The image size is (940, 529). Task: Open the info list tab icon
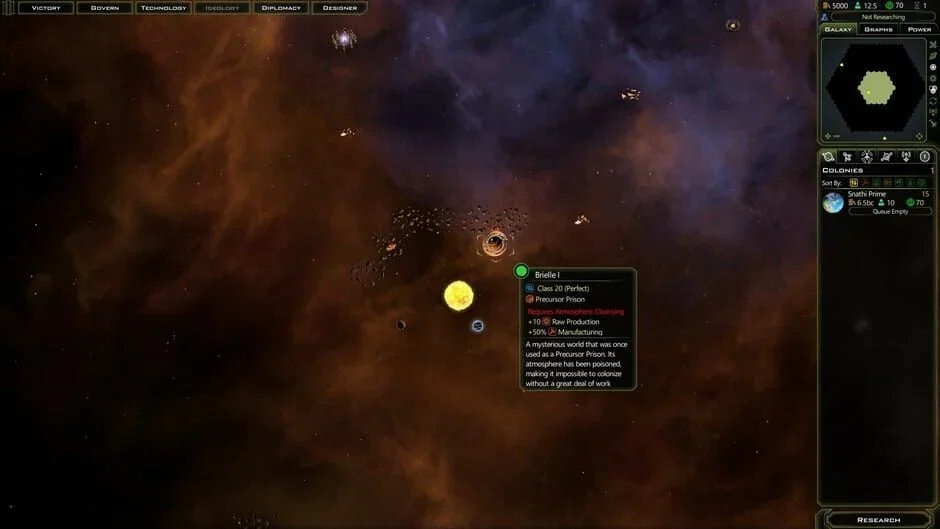925,156
